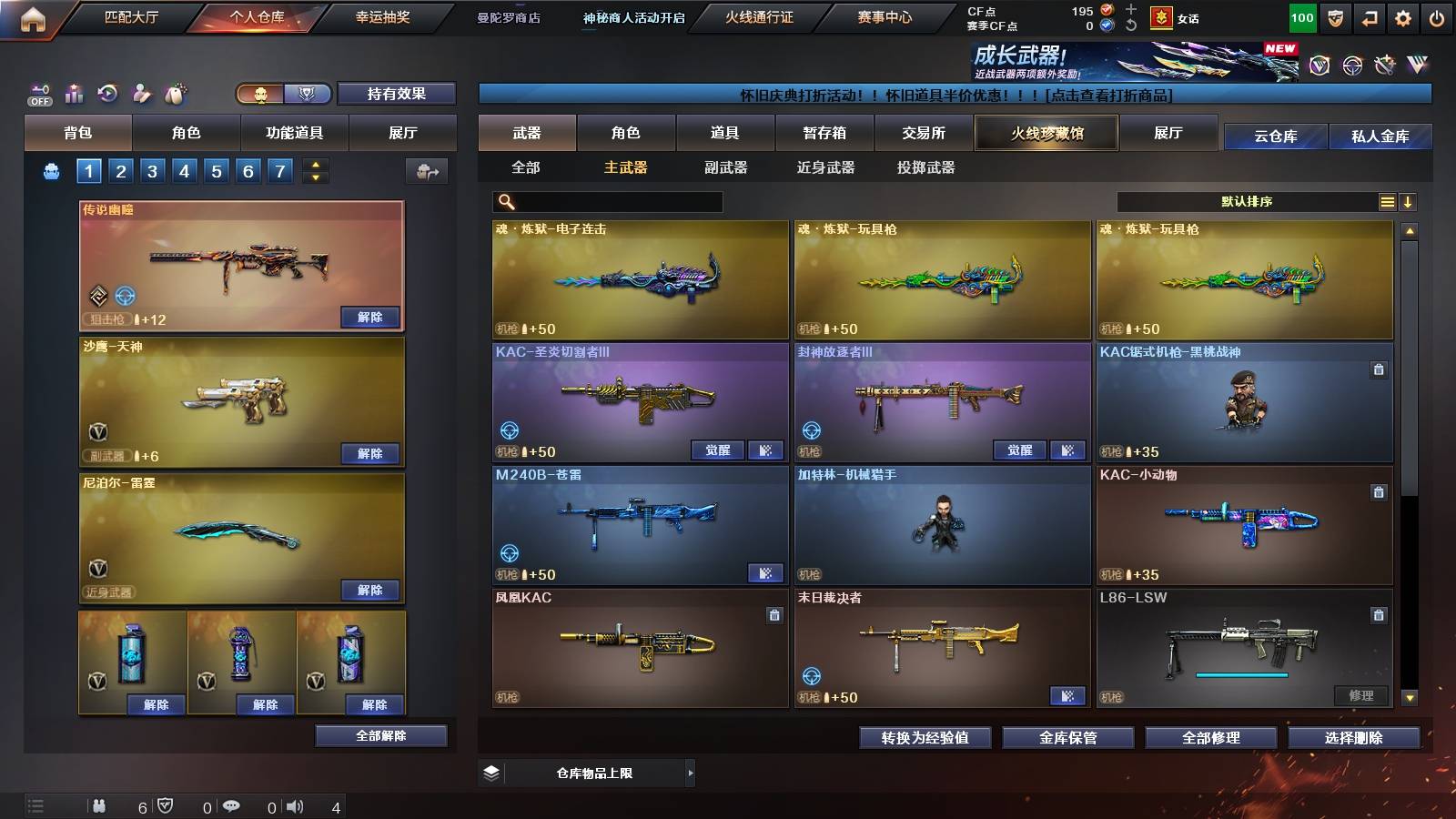This screenshot has width=1456, height=819.
Task: Click the backpack page up/down stepper arrows
Action: click(314, 171)
